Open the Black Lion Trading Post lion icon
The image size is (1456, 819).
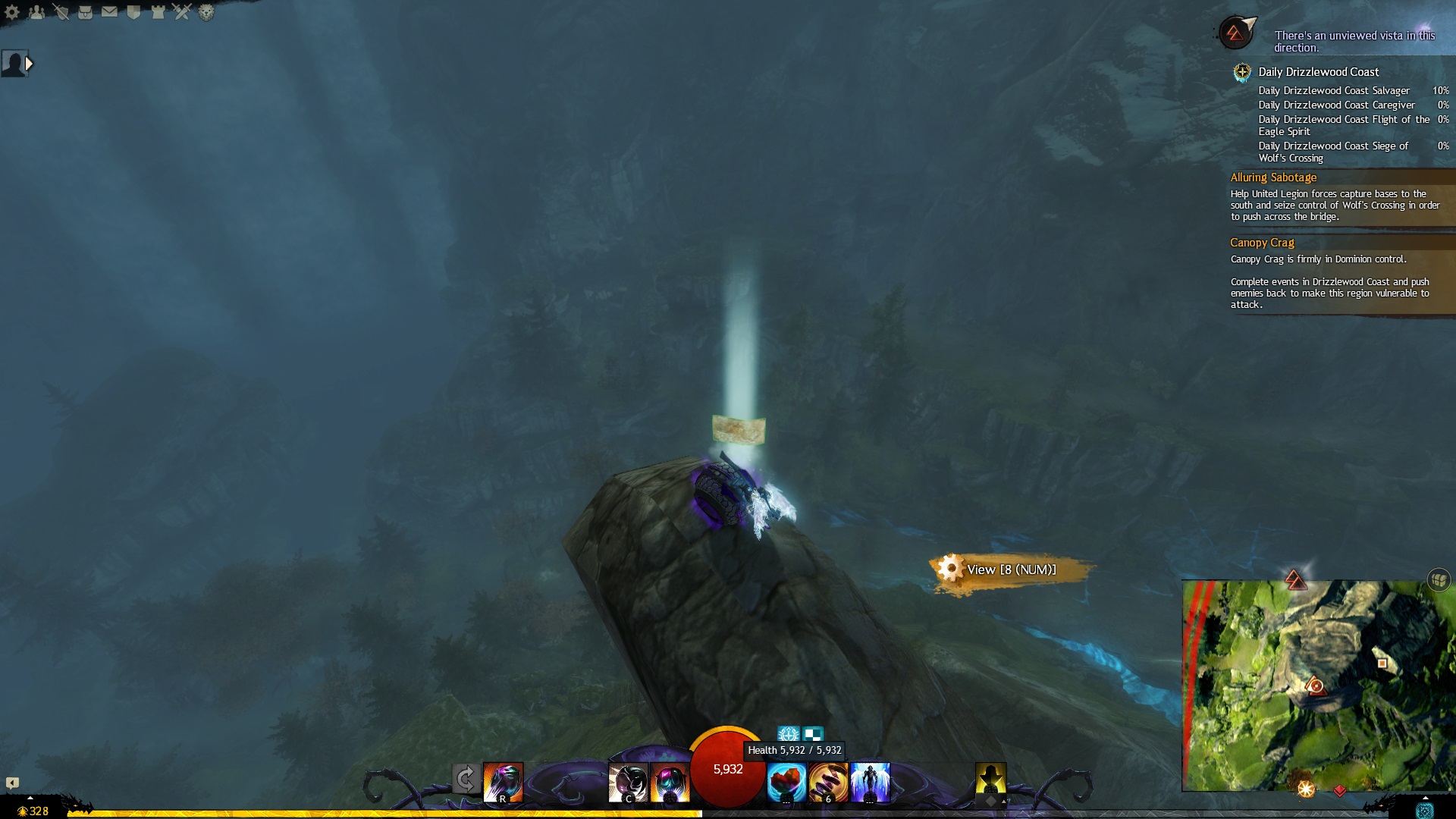pos(206,12)
